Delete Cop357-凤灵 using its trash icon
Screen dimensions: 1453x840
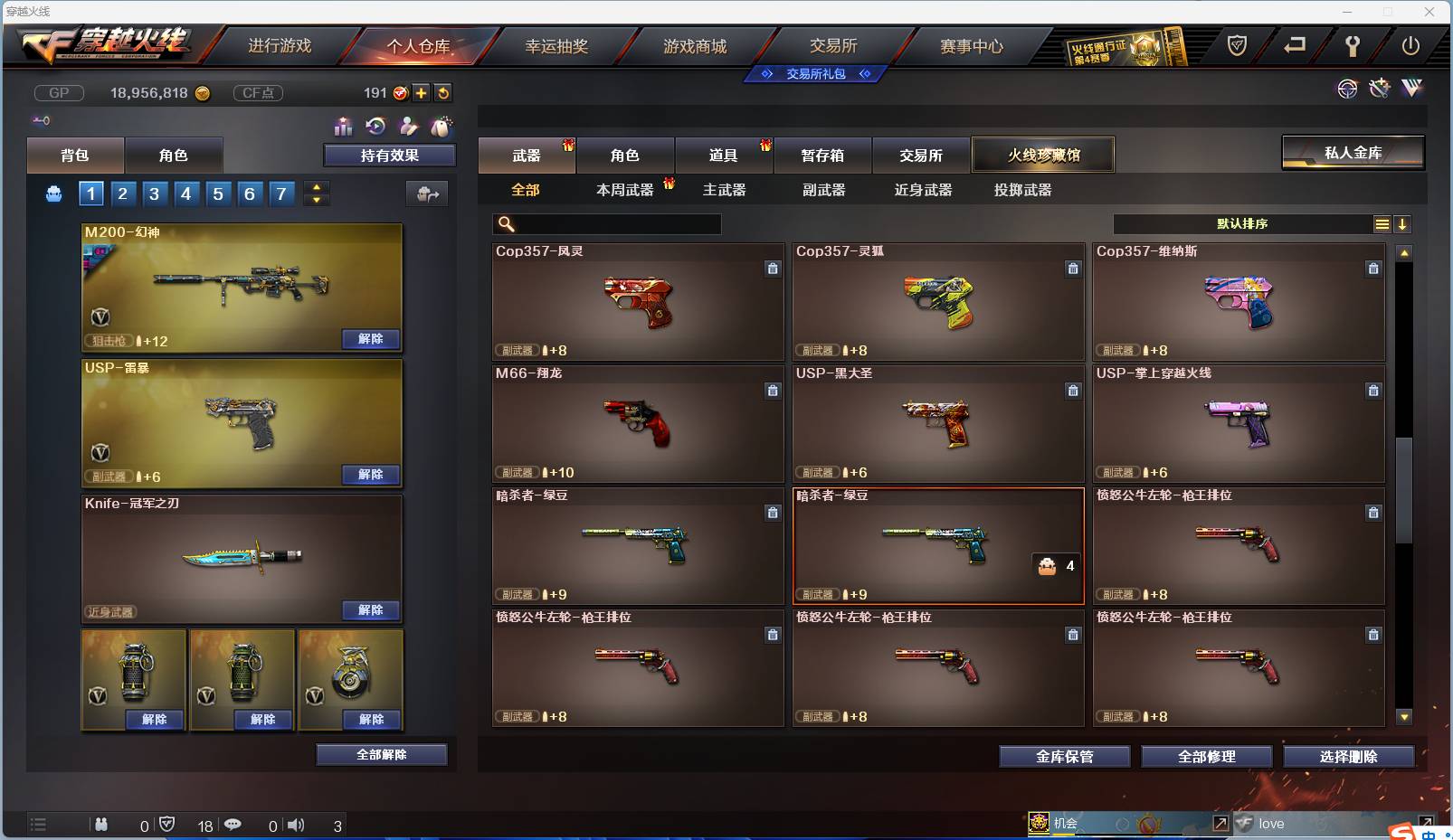tap(774, 269)
